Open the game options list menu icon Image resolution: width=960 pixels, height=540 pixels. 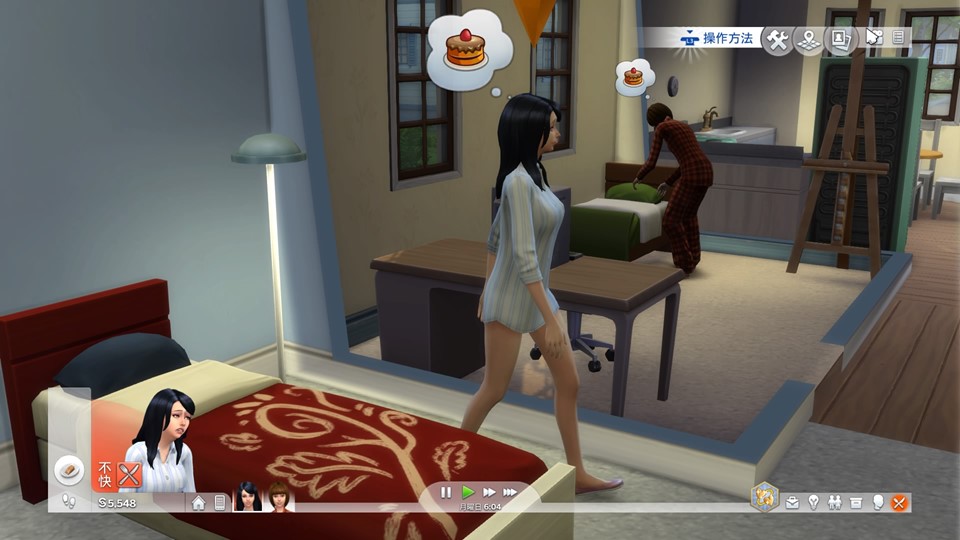(x=898, y=38)
